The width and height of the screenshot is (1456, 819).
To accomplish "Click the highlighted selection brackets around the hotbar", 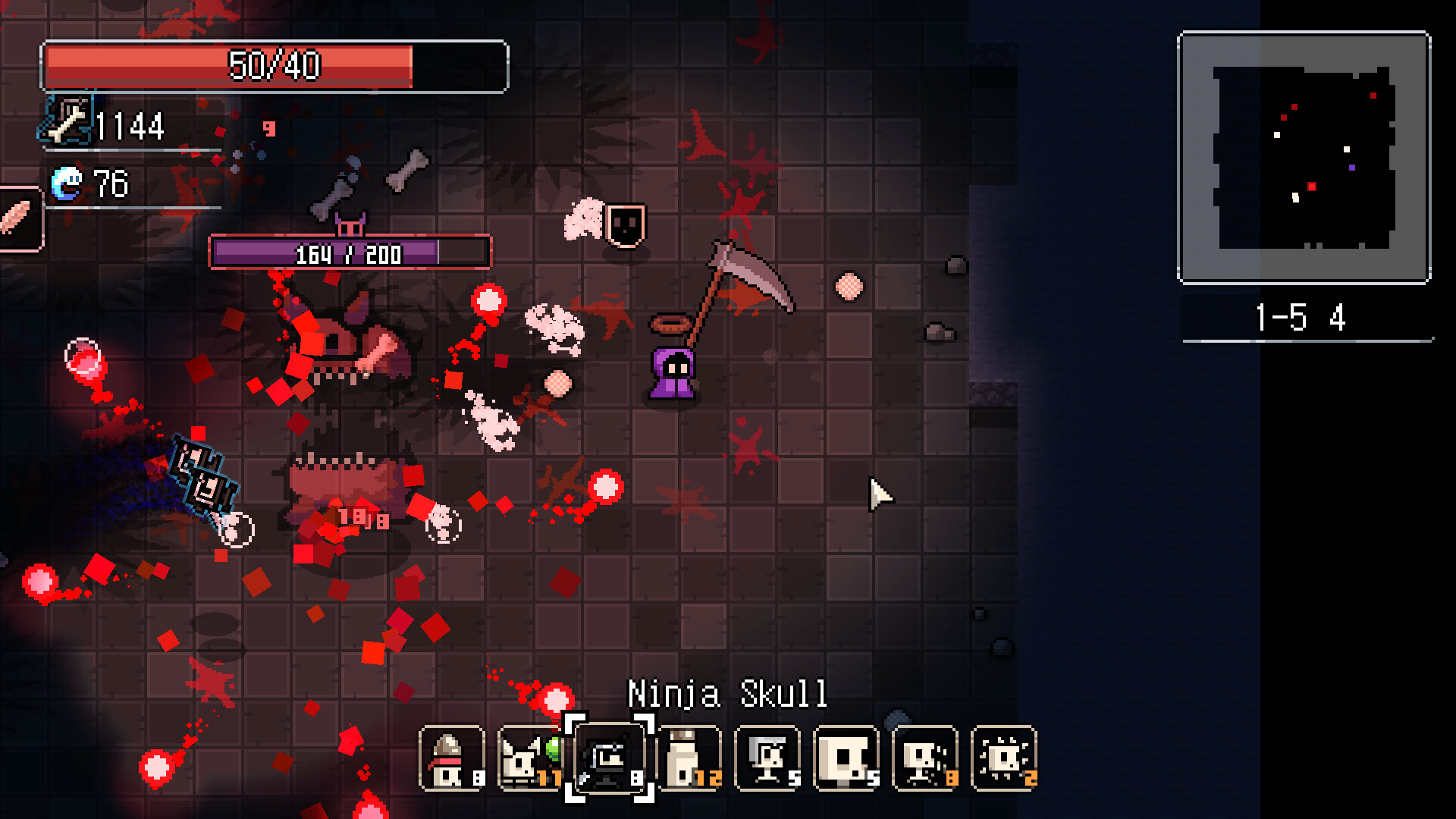I will point(610,758).
